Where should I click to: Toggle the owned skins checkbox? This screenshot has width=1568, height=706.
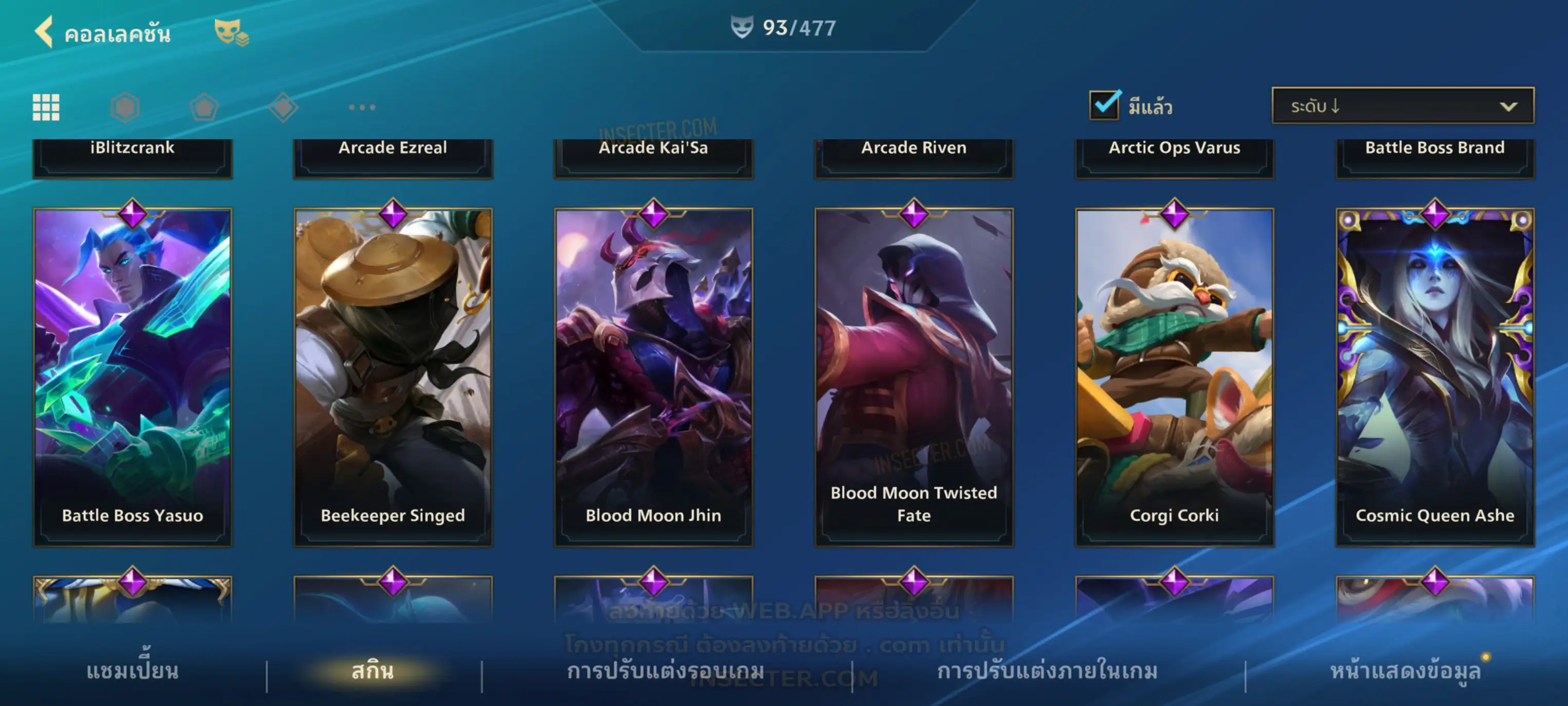[x=1104, y=105]
